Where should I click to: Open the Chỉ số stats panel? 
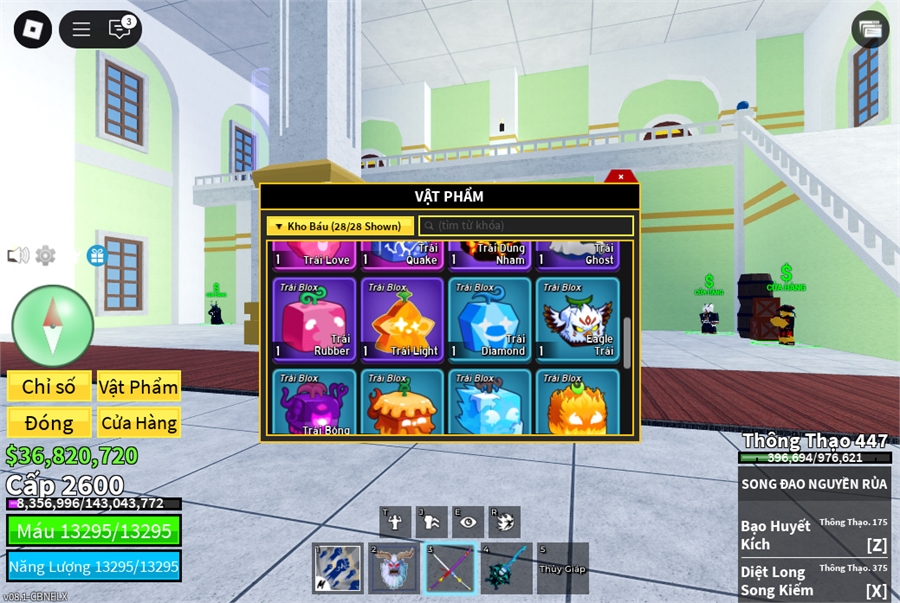click(x=49, y=387)
